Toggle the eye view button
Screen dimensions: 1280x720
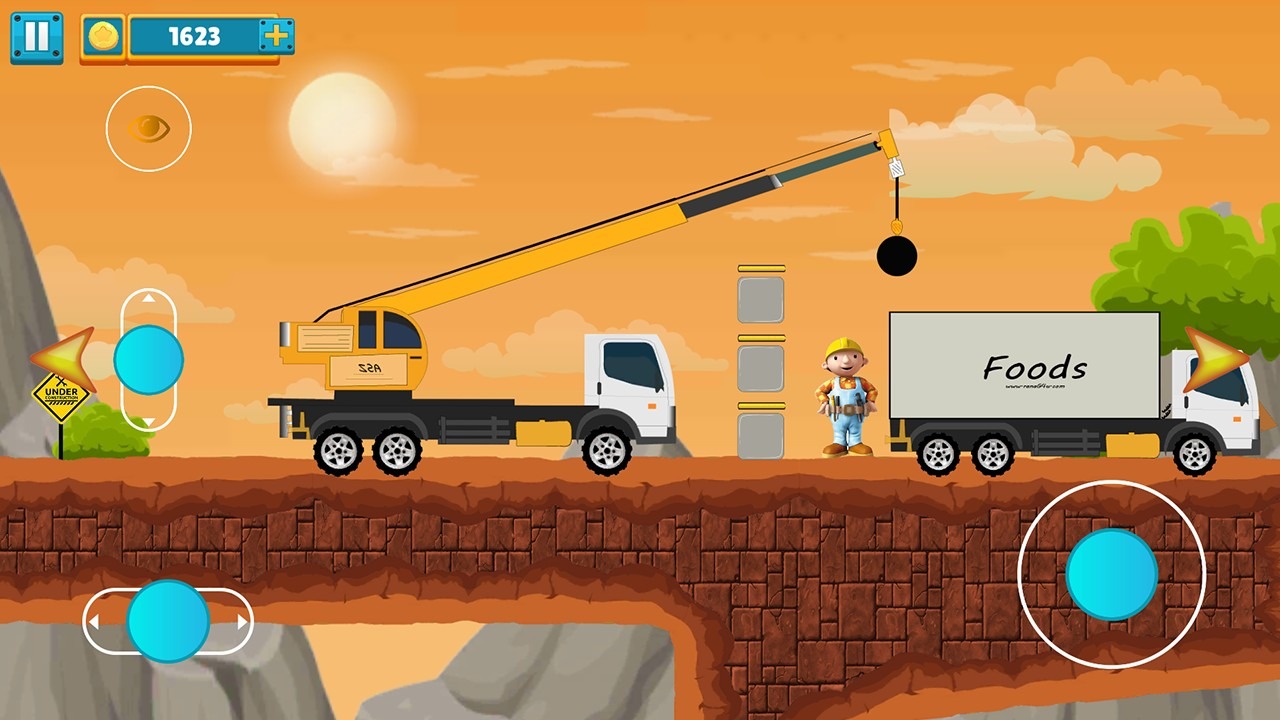[148, 128]
